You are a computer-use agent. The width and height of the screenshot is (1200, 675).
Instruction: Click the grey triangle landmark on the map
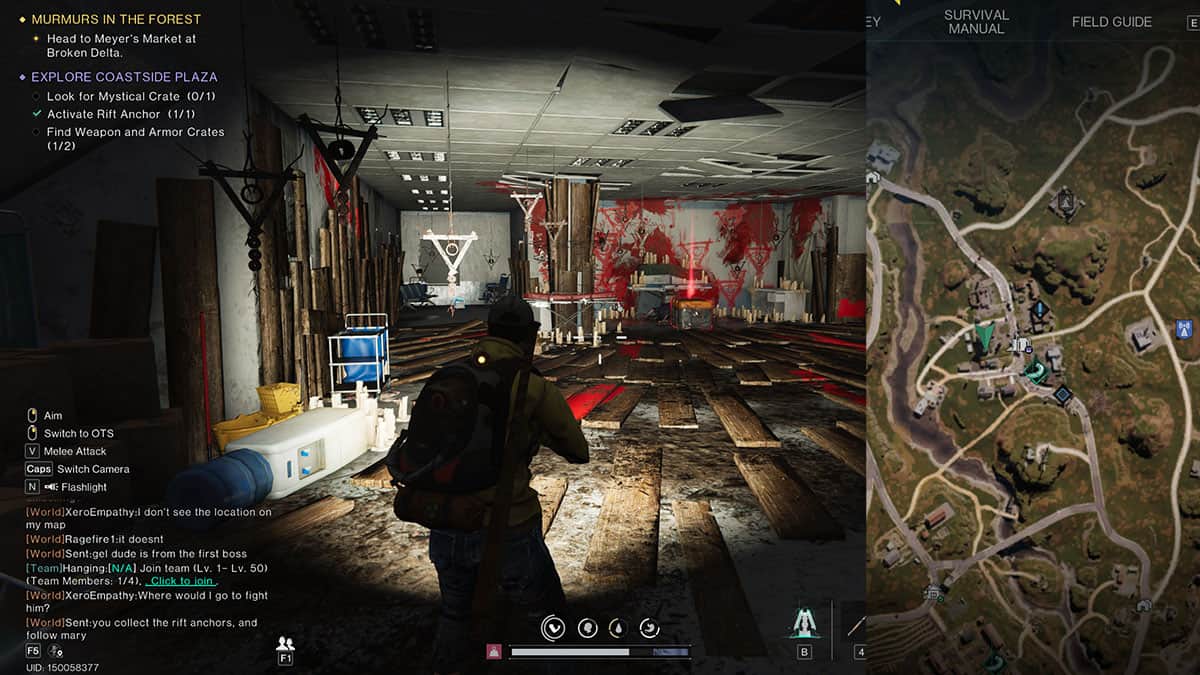[x=1066, y=203]
